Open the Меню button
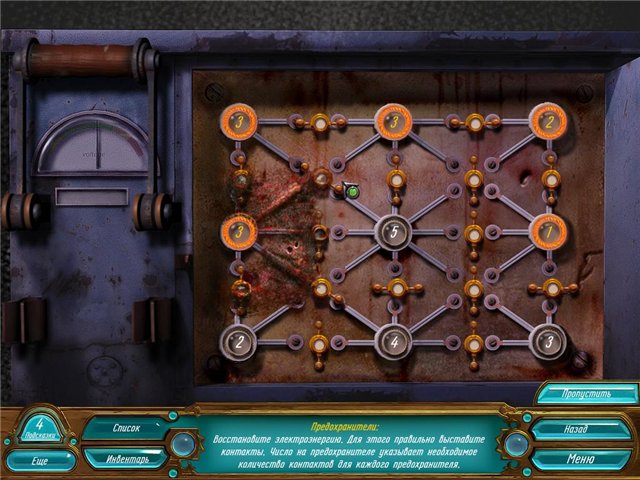This screenshot has width=640, height=480. (x=573, y=459)
